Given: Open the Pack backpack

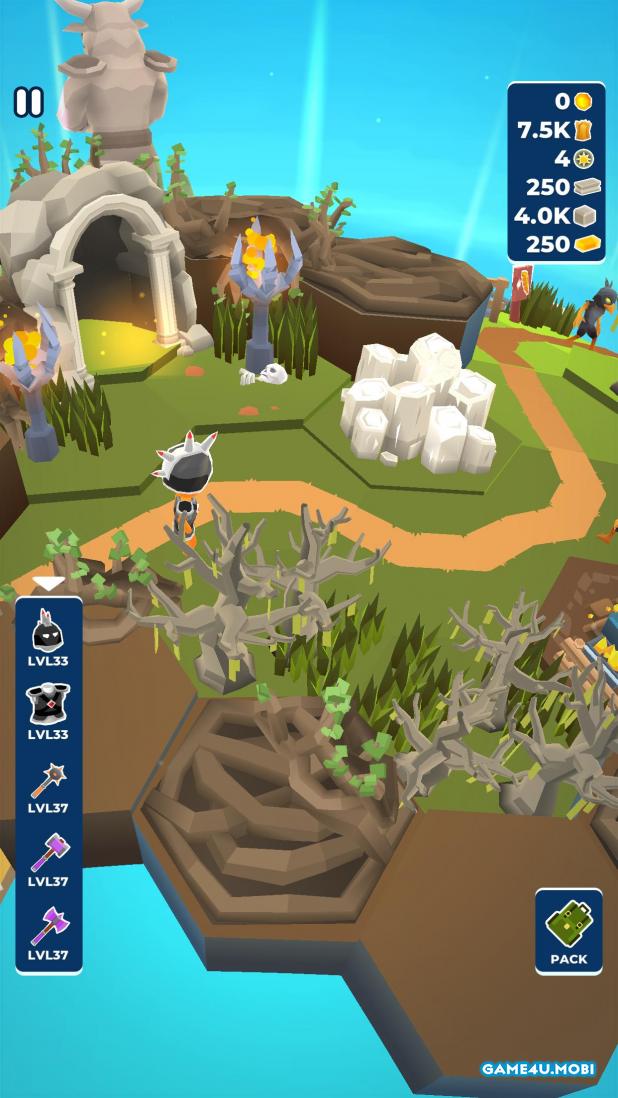Looking at the screenshot, I should 568,931.
